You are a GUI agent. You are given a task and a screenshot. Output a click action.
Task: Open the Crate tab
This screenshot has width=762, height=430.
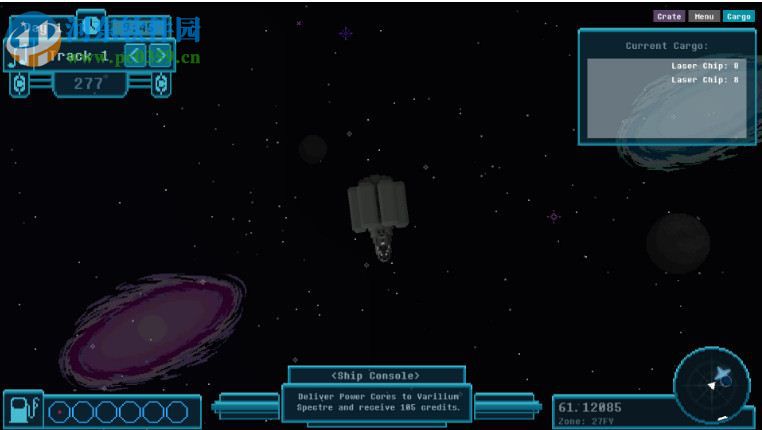click(669, 16)
